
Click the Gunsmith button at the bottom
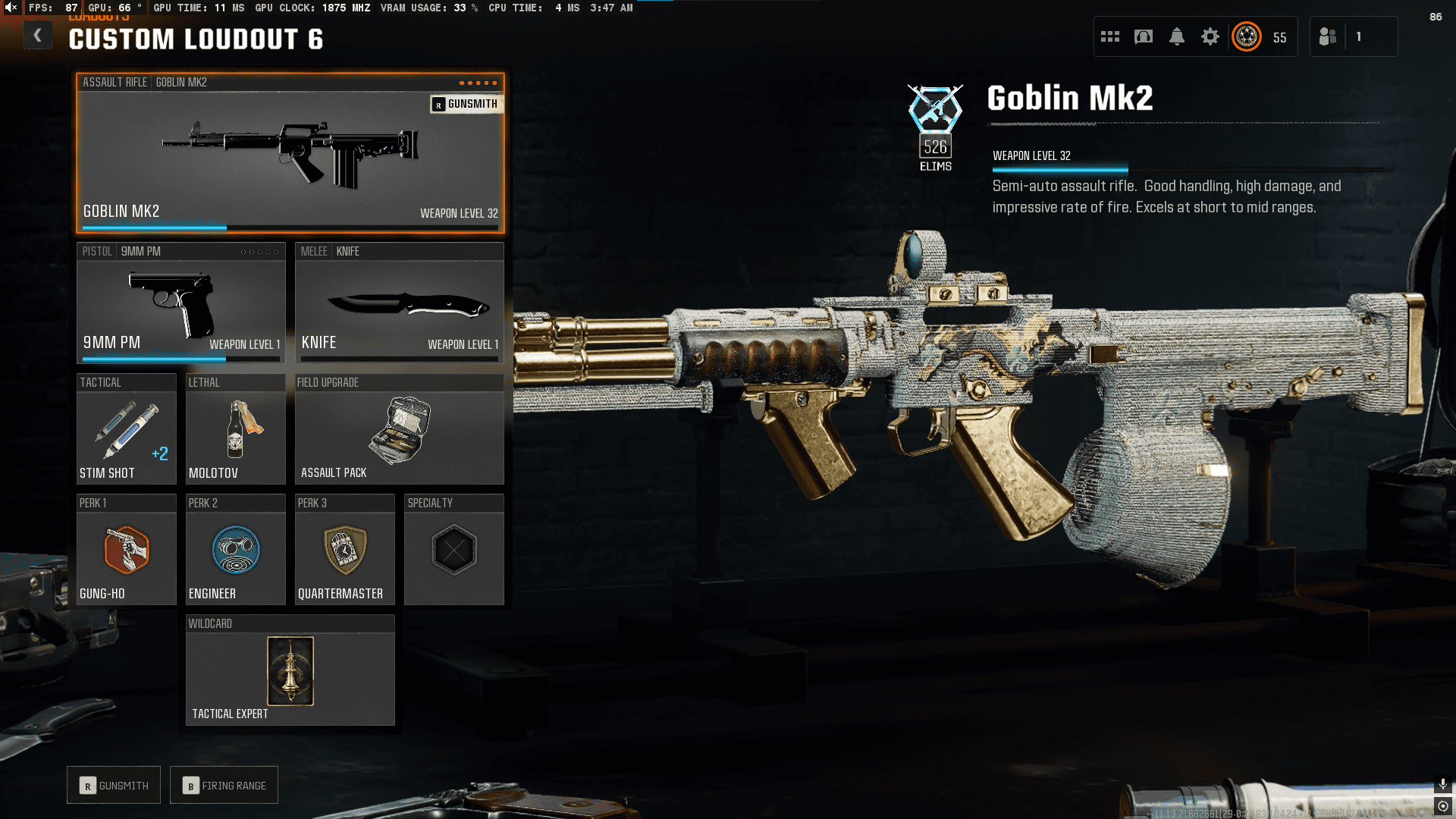pyautogui.click(x=114, y=786)
